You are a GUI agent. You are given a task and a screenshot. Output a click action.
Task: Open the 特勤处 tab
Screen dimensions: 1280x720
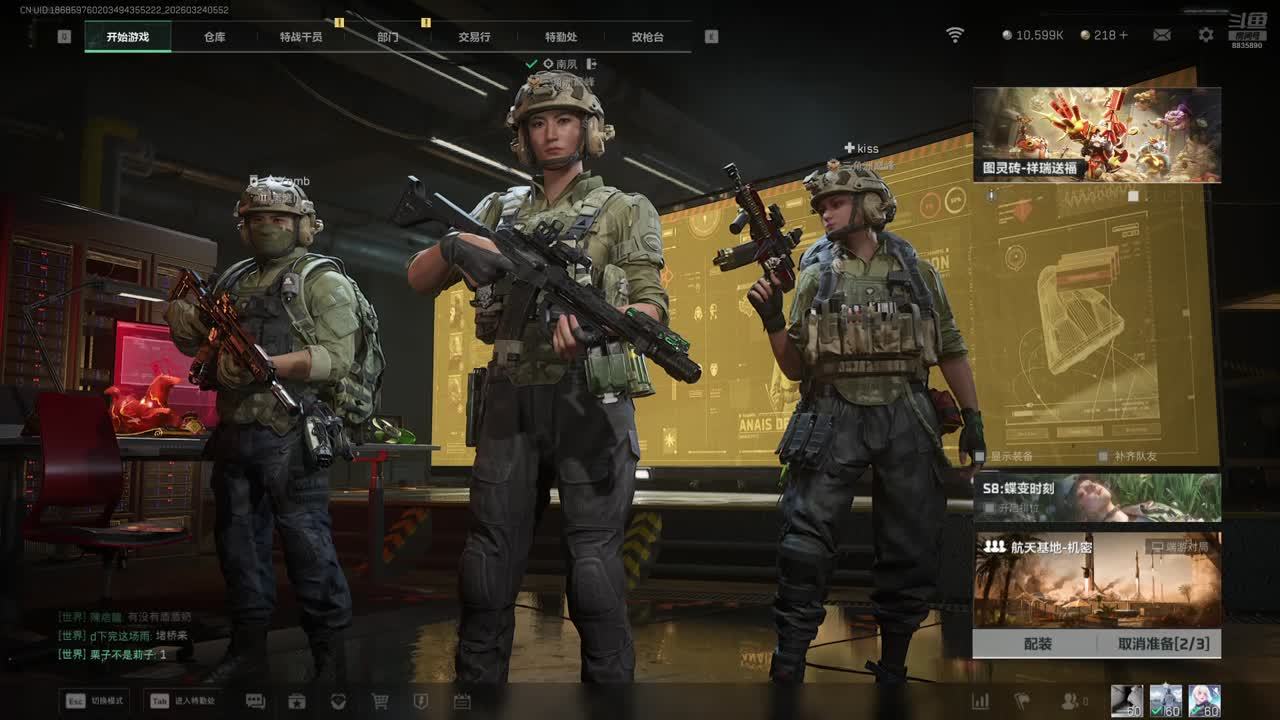(561, 37)
